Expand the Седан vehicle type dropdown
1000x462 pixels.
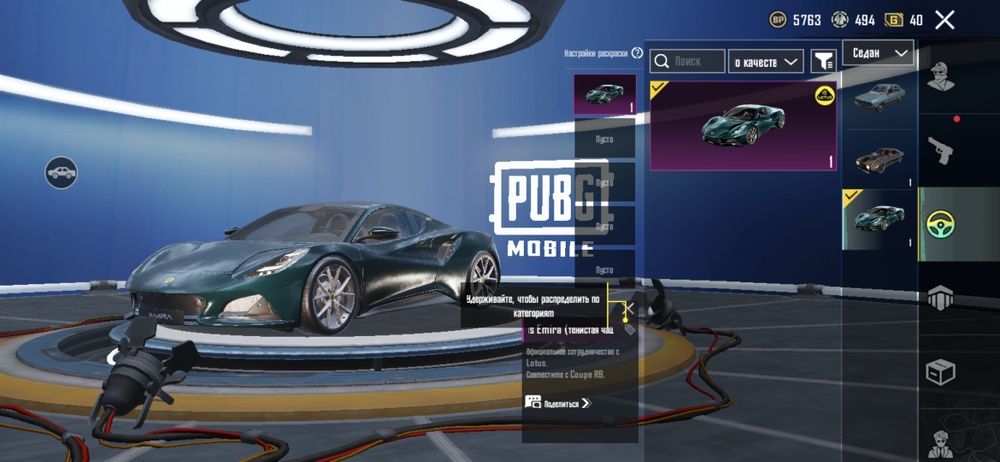pyautogui.click(x=878, y=53)
